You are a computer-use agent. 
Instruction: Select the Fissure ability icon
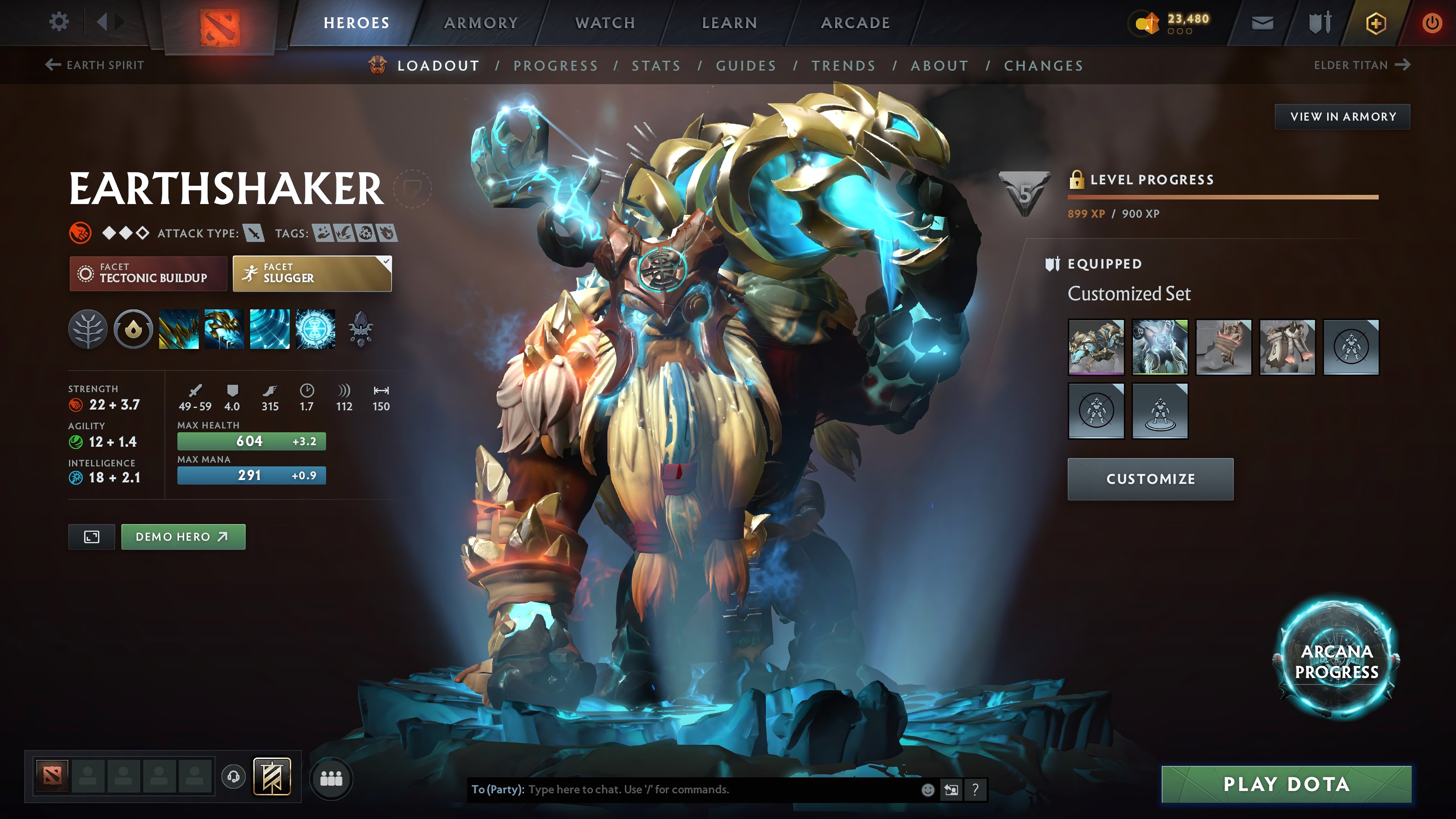click(x=179, y=330)
